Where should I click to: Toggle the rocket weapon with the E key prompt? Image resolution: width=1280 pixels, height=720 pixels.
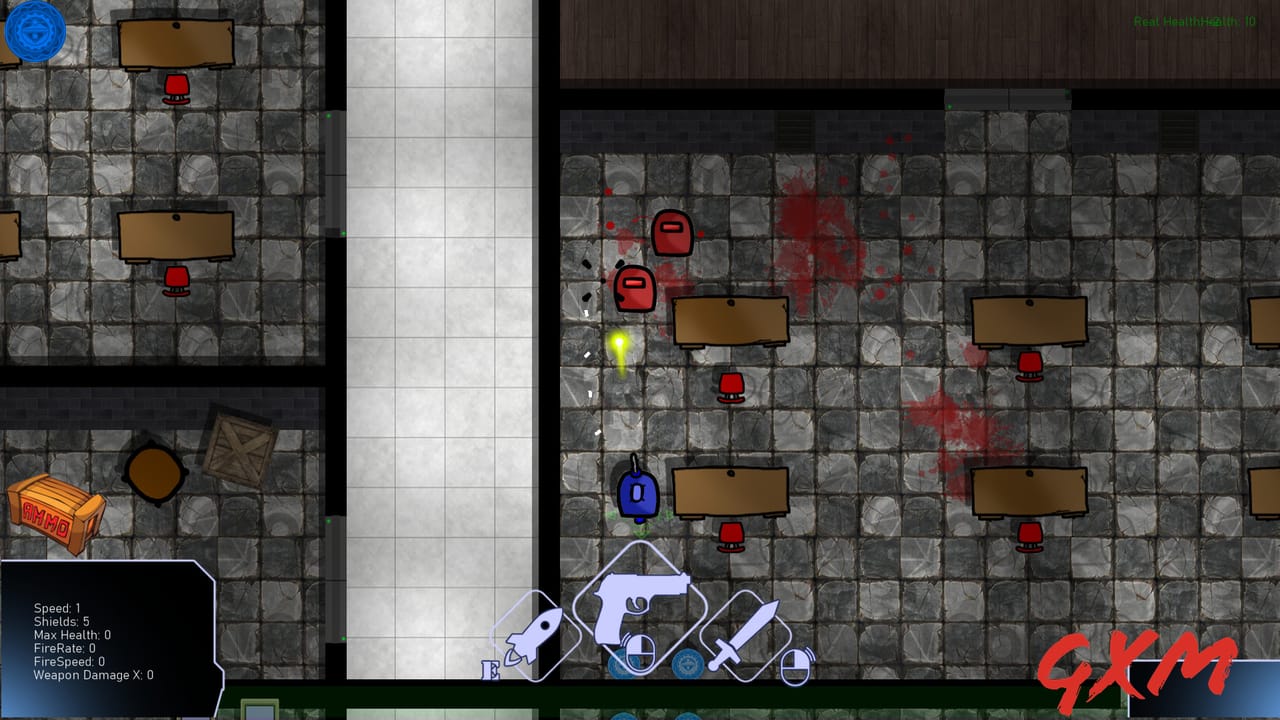(490, 668)
